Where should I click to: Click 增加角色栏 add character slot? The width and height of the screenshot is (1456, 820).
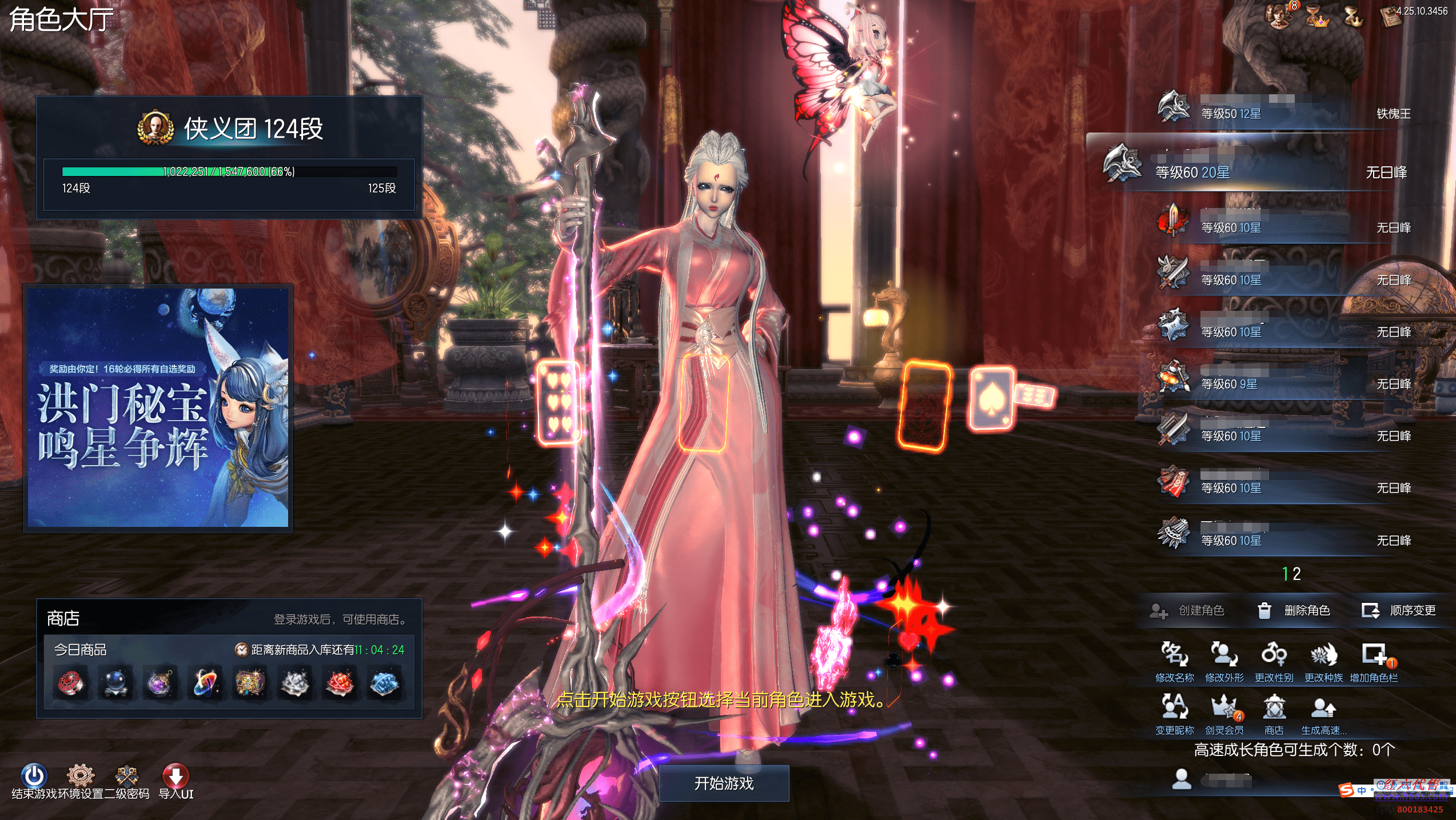click(1374, 661)
